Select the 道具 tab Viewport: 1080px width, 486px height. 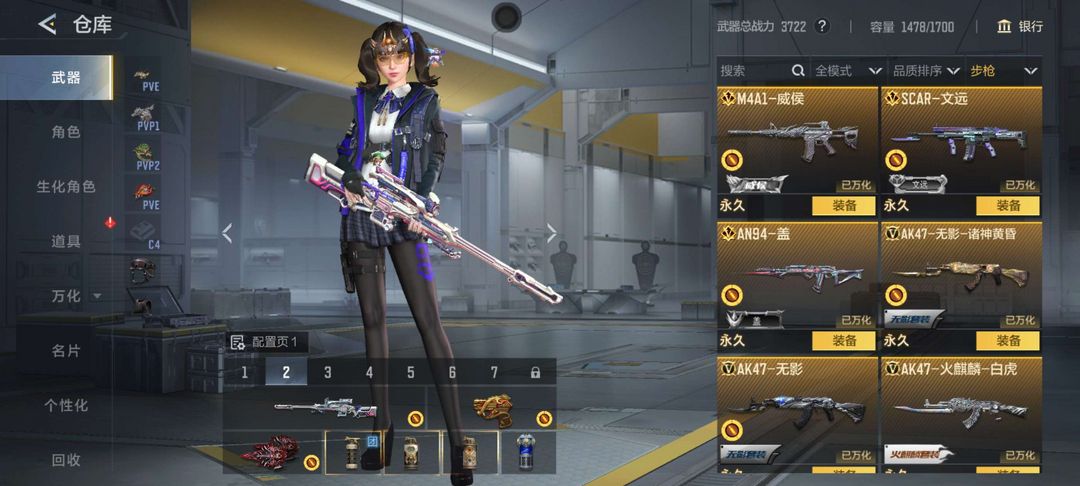click(66, 241)
